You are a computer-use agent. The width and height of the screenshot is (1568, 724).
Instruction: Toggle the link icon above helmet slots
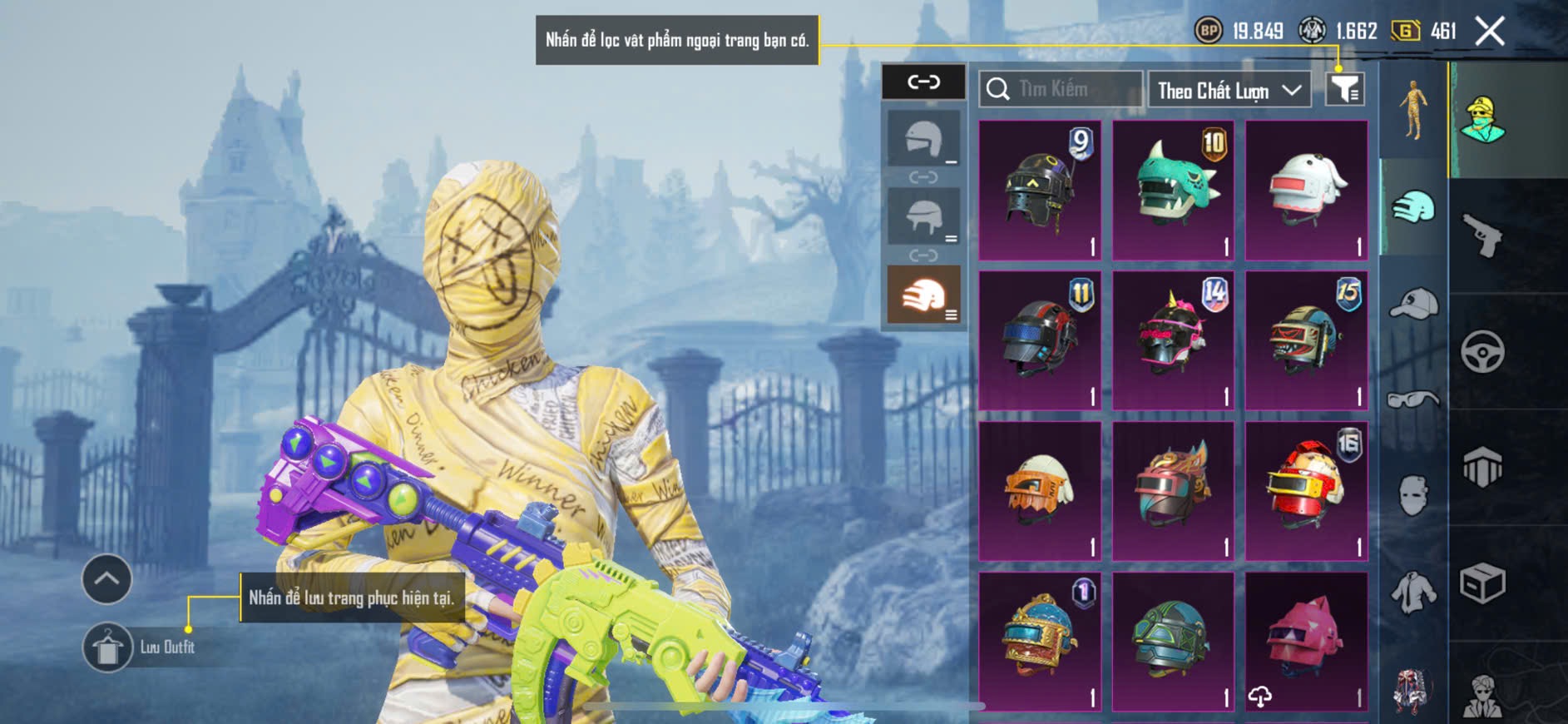(x=923, y=82)
